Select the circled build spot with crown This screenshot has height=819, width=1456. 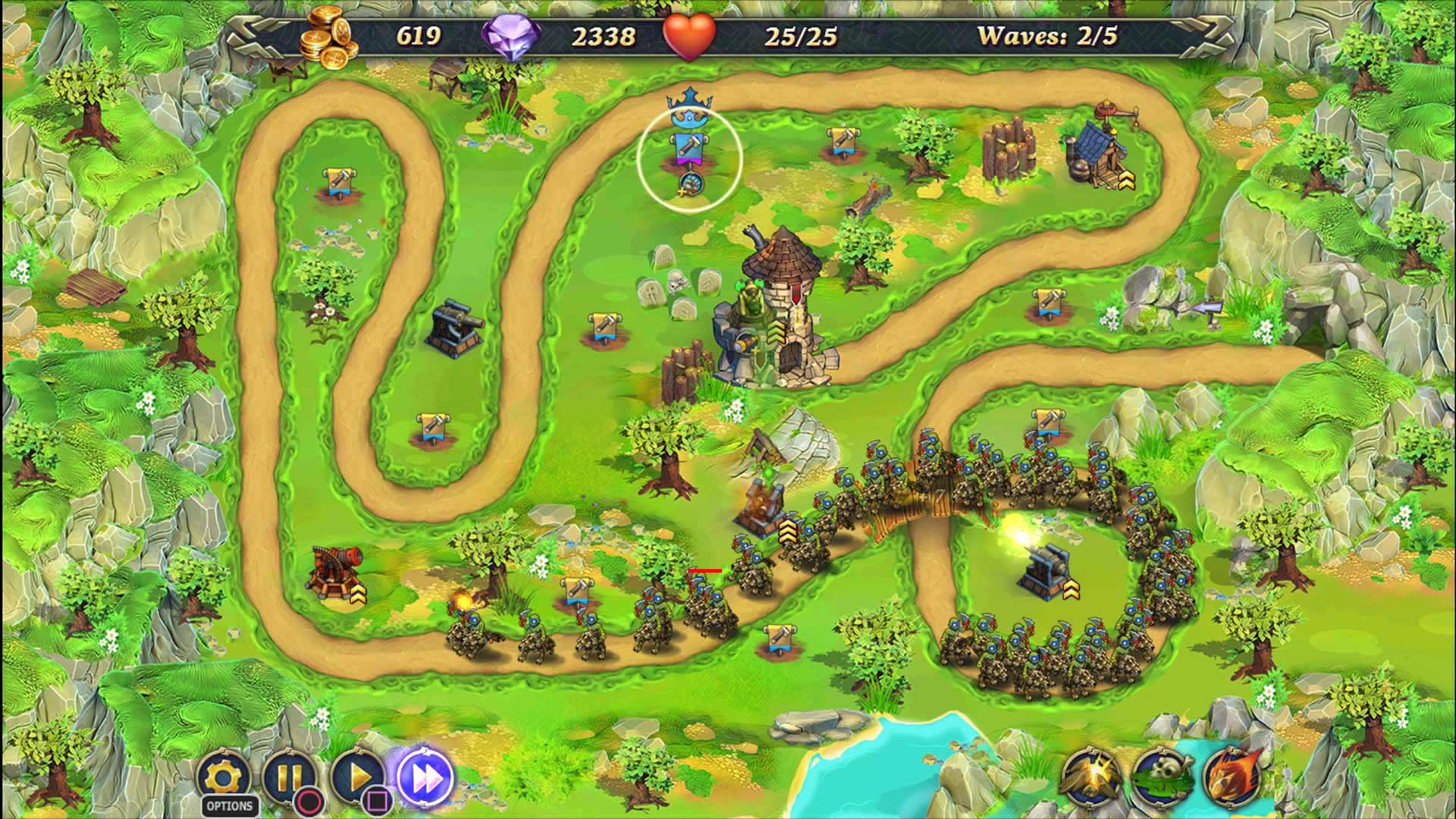pos(689,158)
